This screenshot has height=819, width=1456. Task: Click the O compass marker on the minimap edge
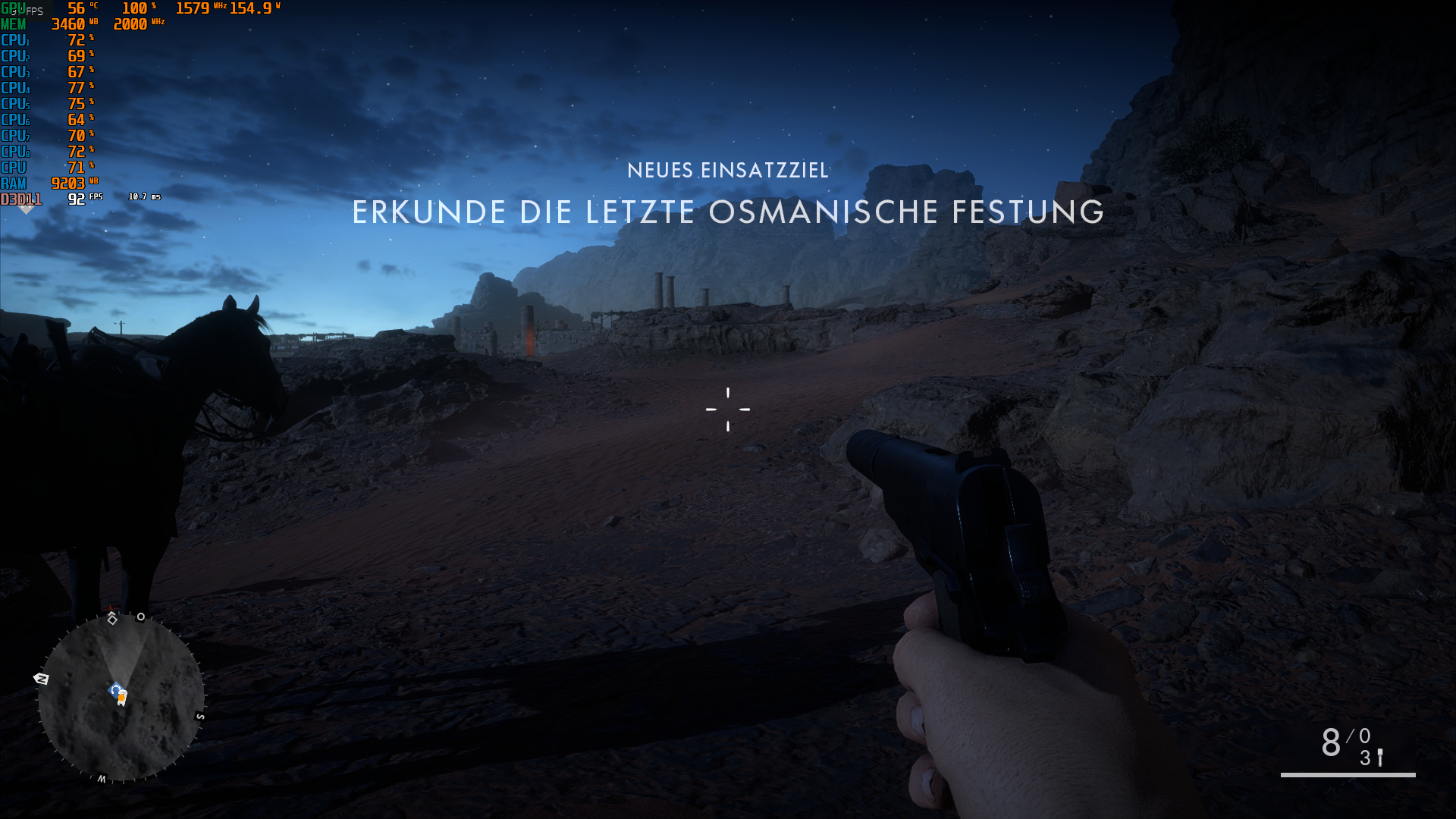tap(140, 616)
